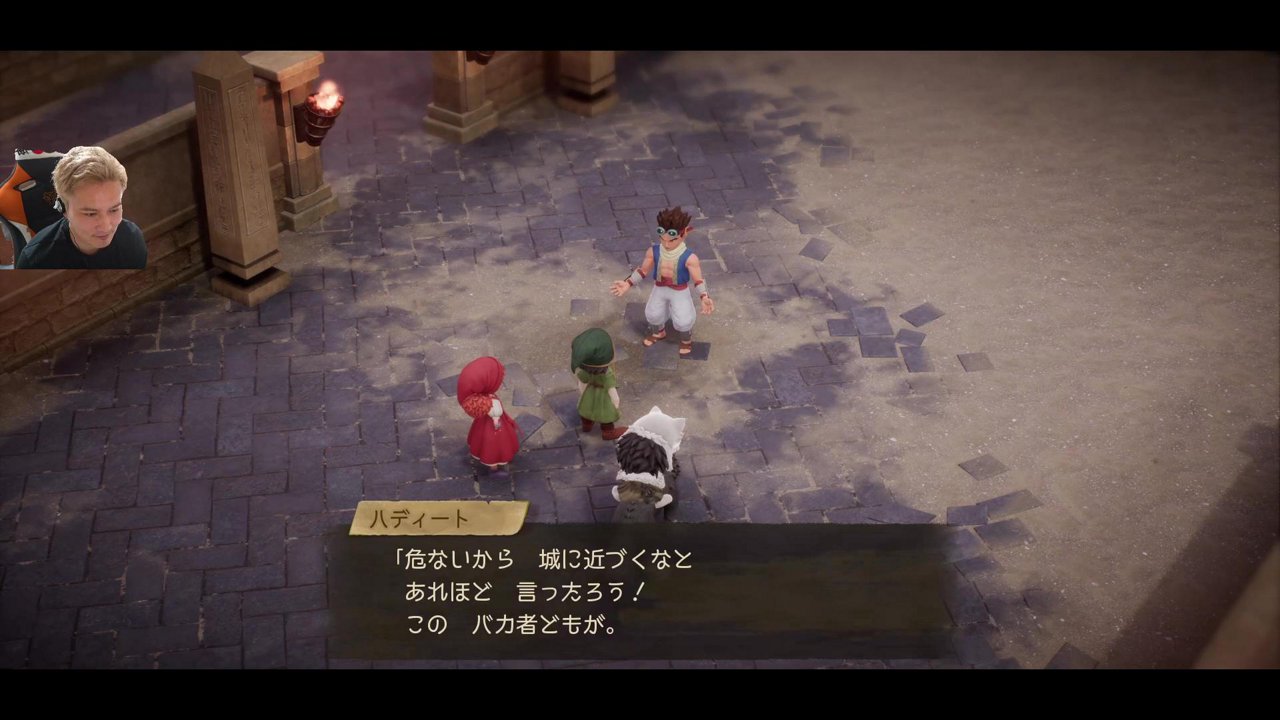
Task: Click the flame atop the torch sconce
Action: tap(328, 95)
